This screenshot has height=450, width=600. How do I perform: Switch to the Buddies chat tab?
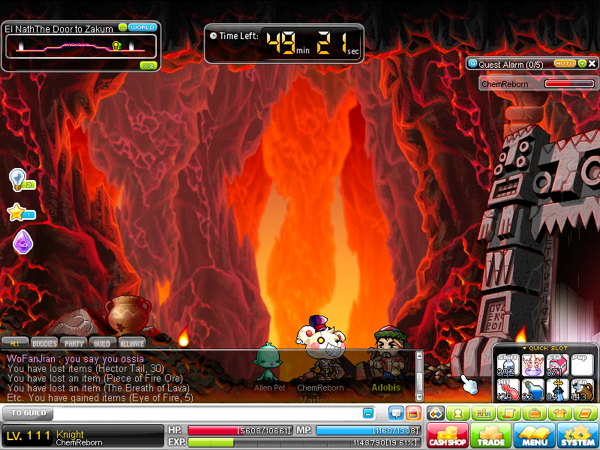(44, 343)
